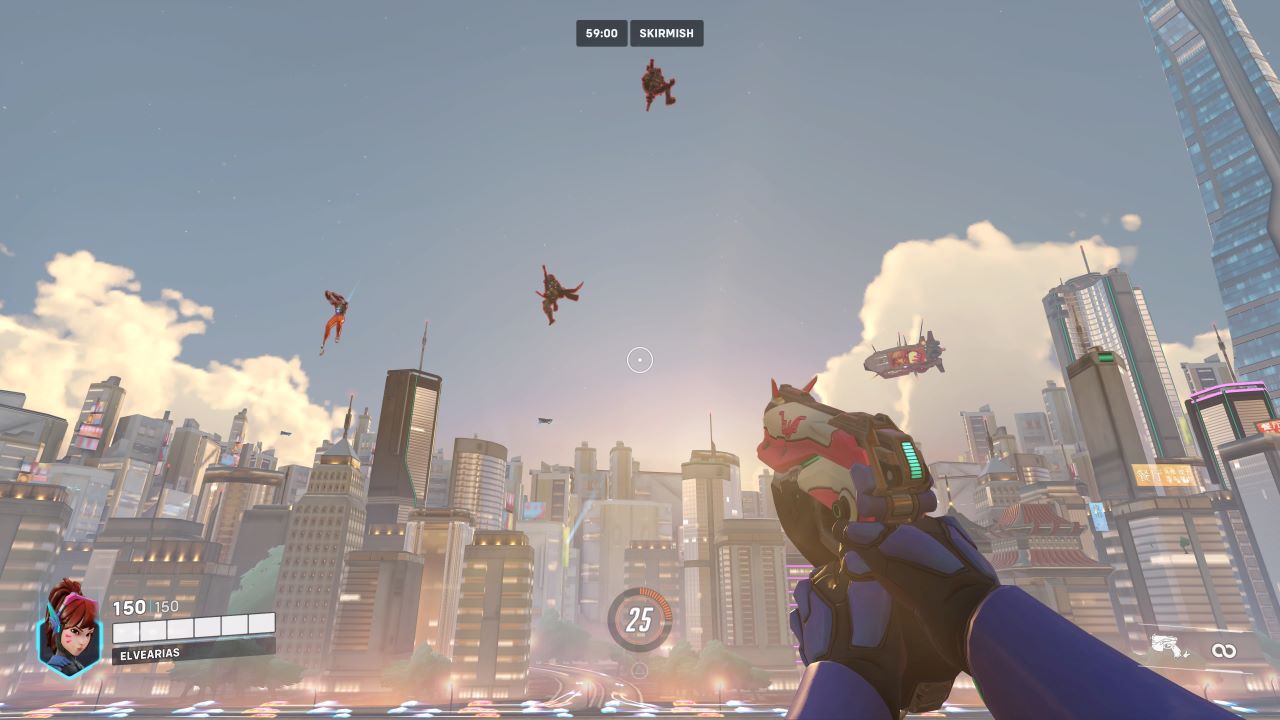Select the ammo counter showing 25
The height and width of the screenshot is (720, 1280).
click(637, 617)
